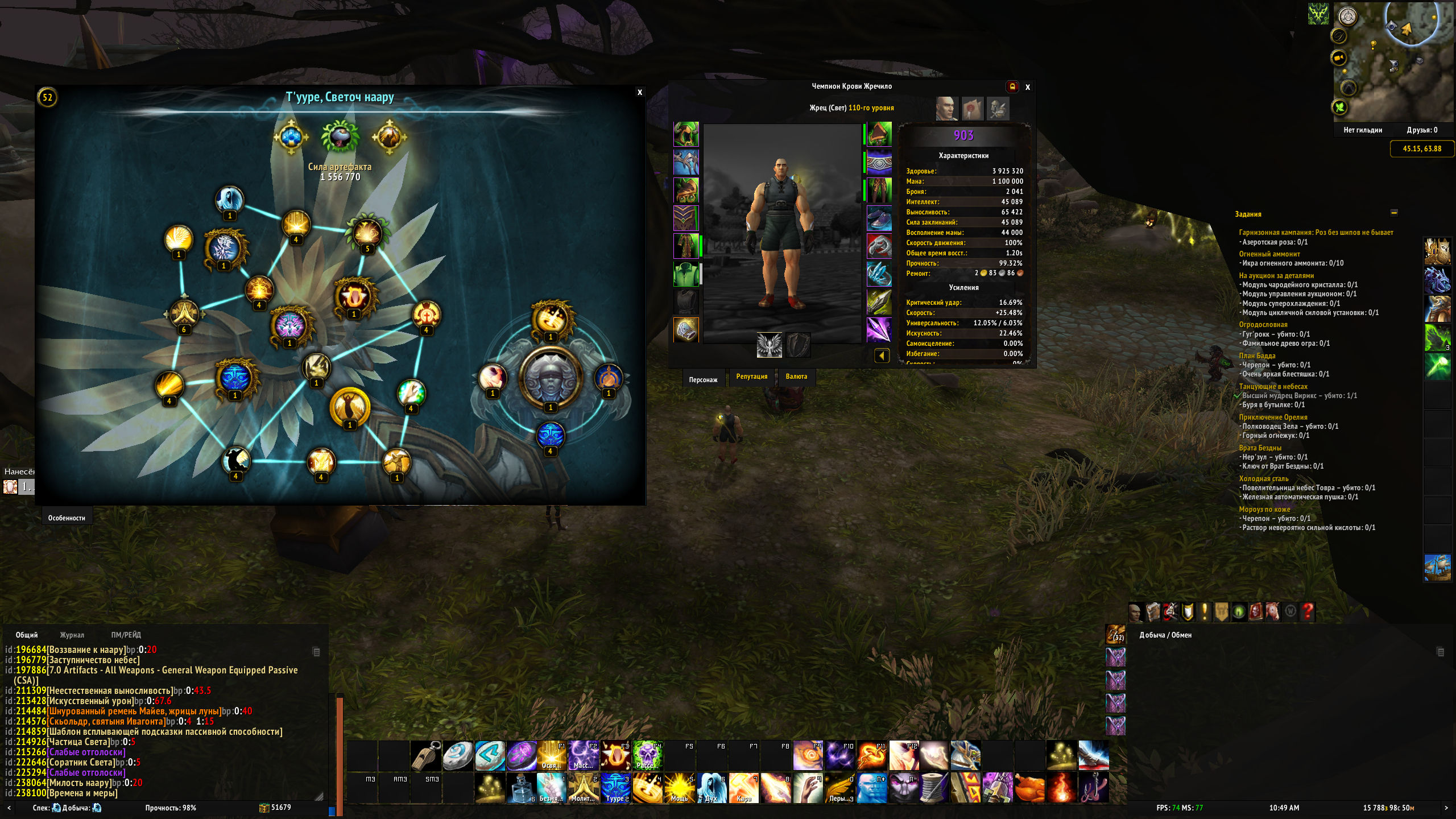This screenshot has height=819, width=1456.
Task: Collapse the Задания quest tracker
Action: point(1394,213)
